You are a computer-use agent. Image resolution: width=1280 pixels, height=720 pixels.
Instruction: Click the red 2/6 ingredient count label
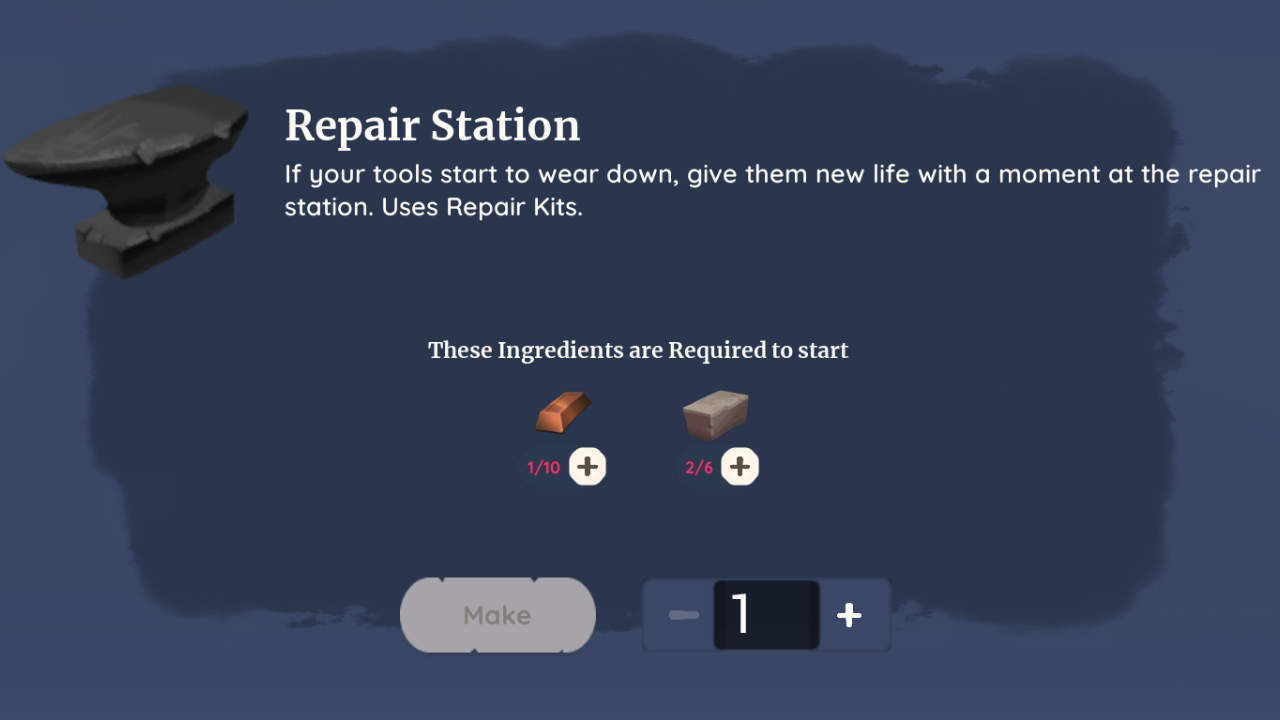[699, 466]
